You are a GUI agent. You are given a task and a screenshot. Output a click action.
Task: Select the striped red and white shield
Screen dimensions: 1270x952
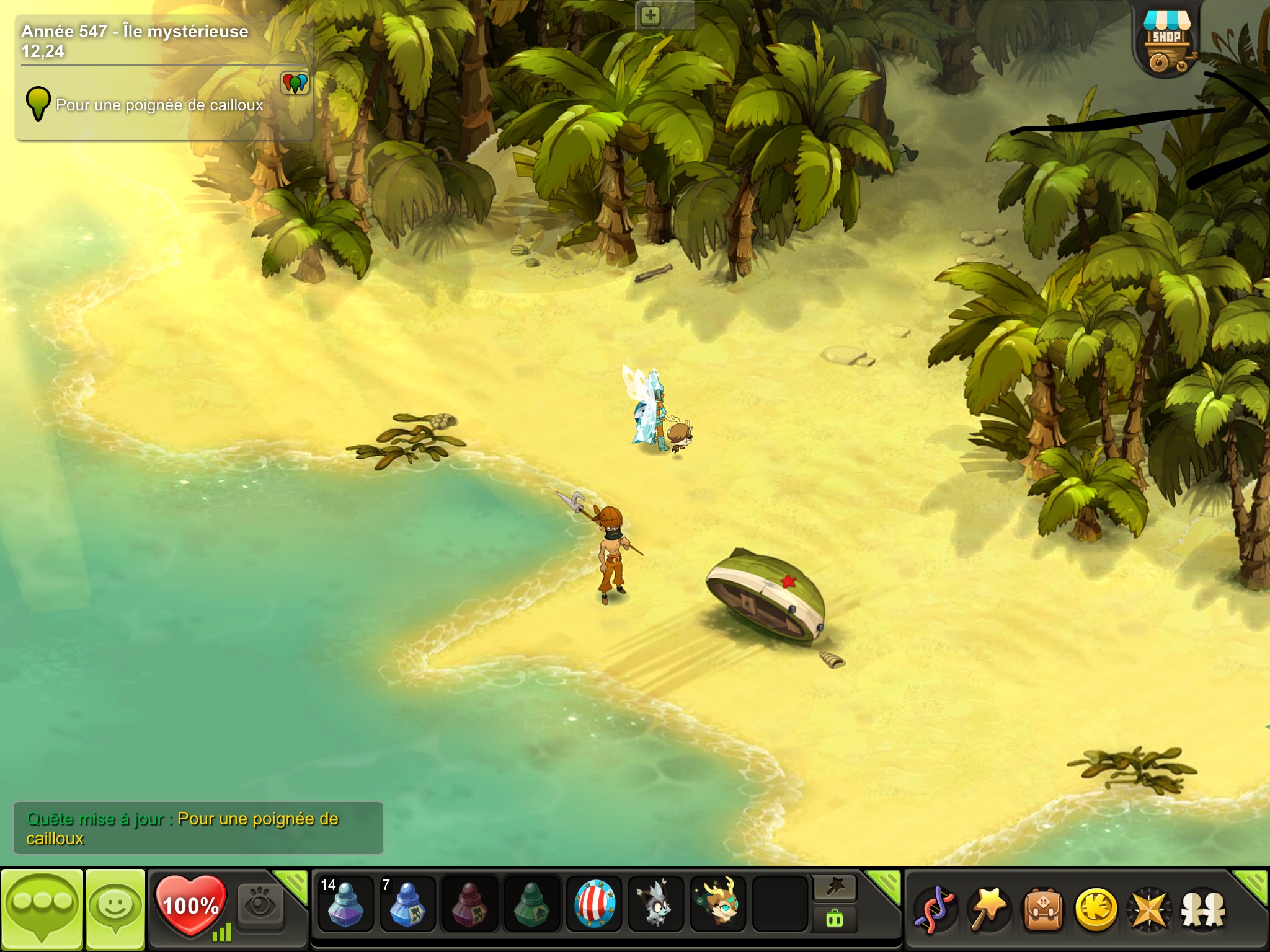pos(594,904)
